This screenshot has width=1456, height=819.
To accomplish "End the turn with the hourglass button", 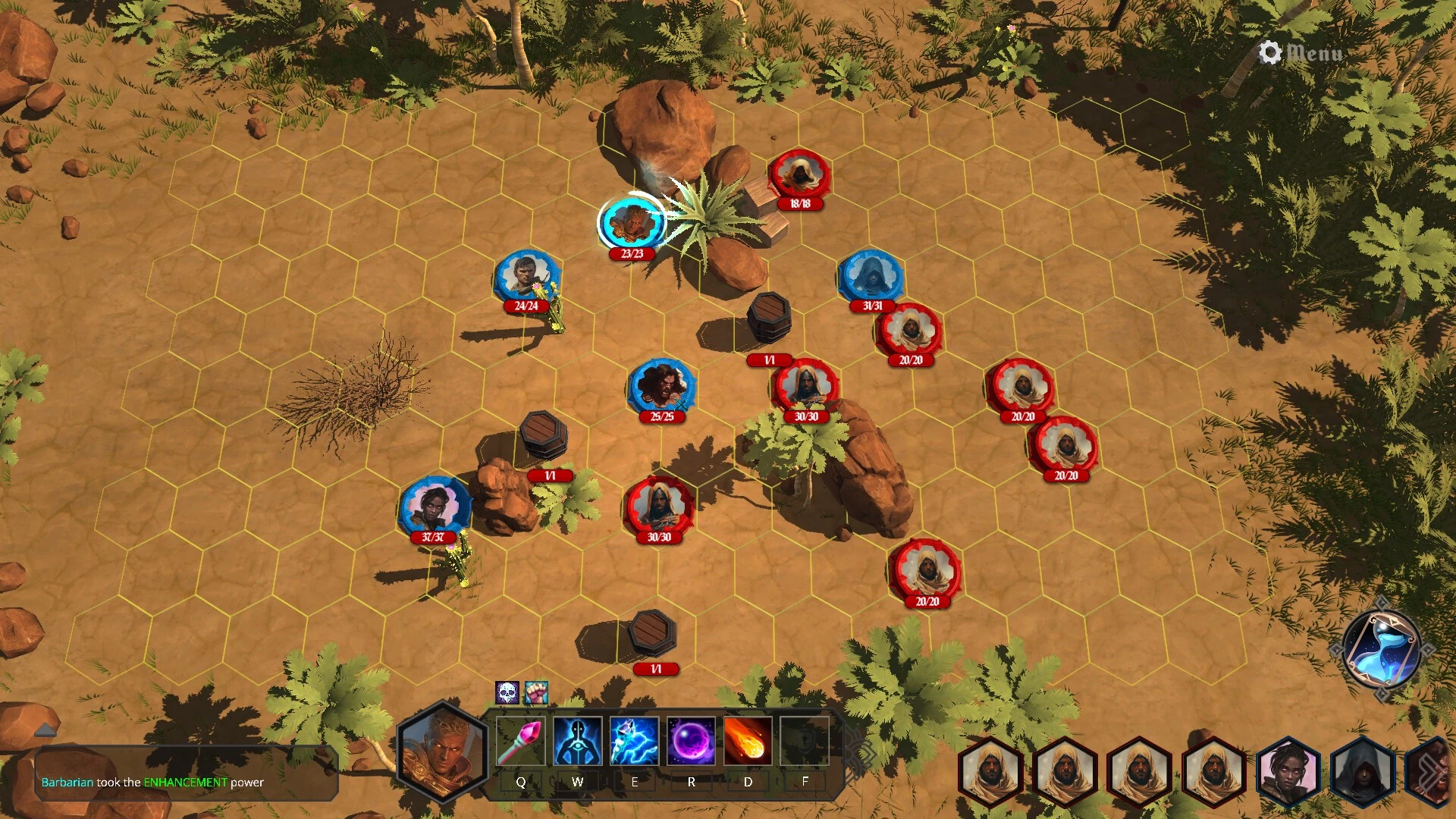I will tap(1381, 651).
